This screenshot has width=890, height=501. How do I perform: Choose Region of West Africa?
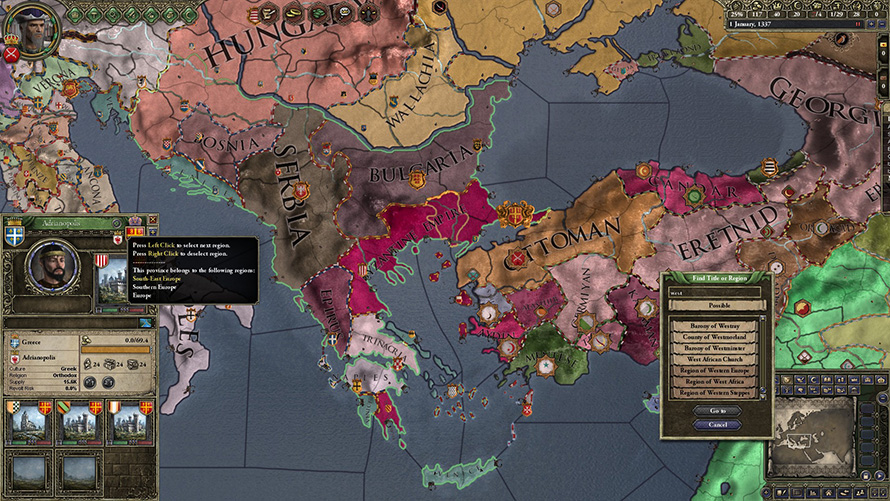pos(715,382)
